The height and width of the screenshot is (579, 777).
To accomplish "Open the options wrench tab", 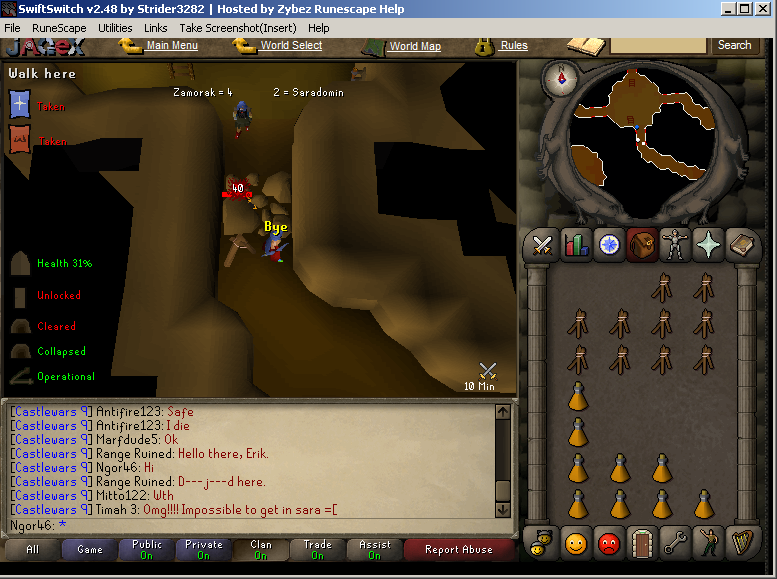I will pos(675,542).
